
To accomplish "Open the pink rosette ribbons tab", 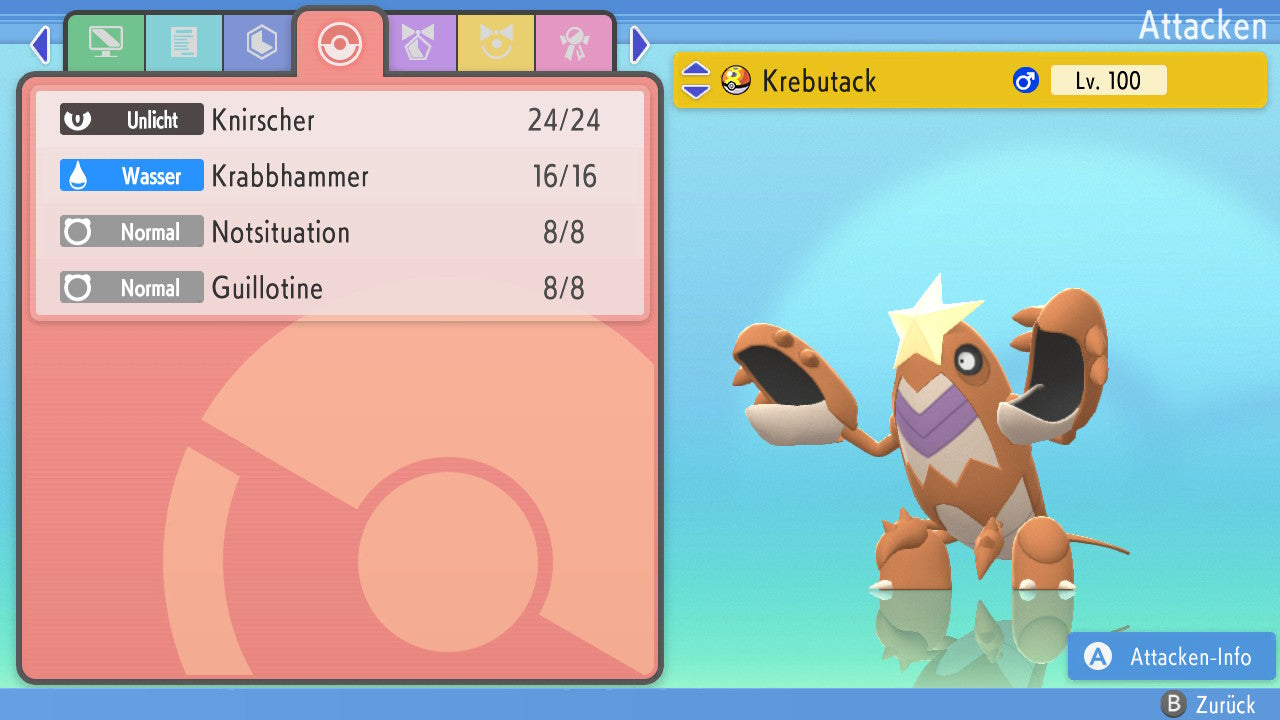I will coord(574,43).
